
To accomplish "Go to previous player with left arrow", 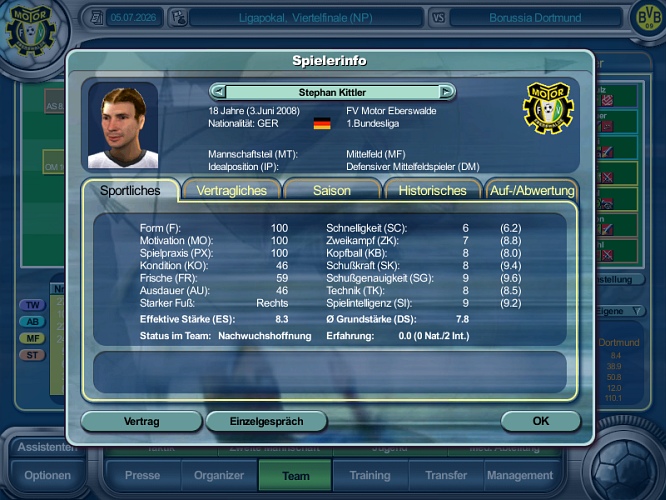I will 217,92.
